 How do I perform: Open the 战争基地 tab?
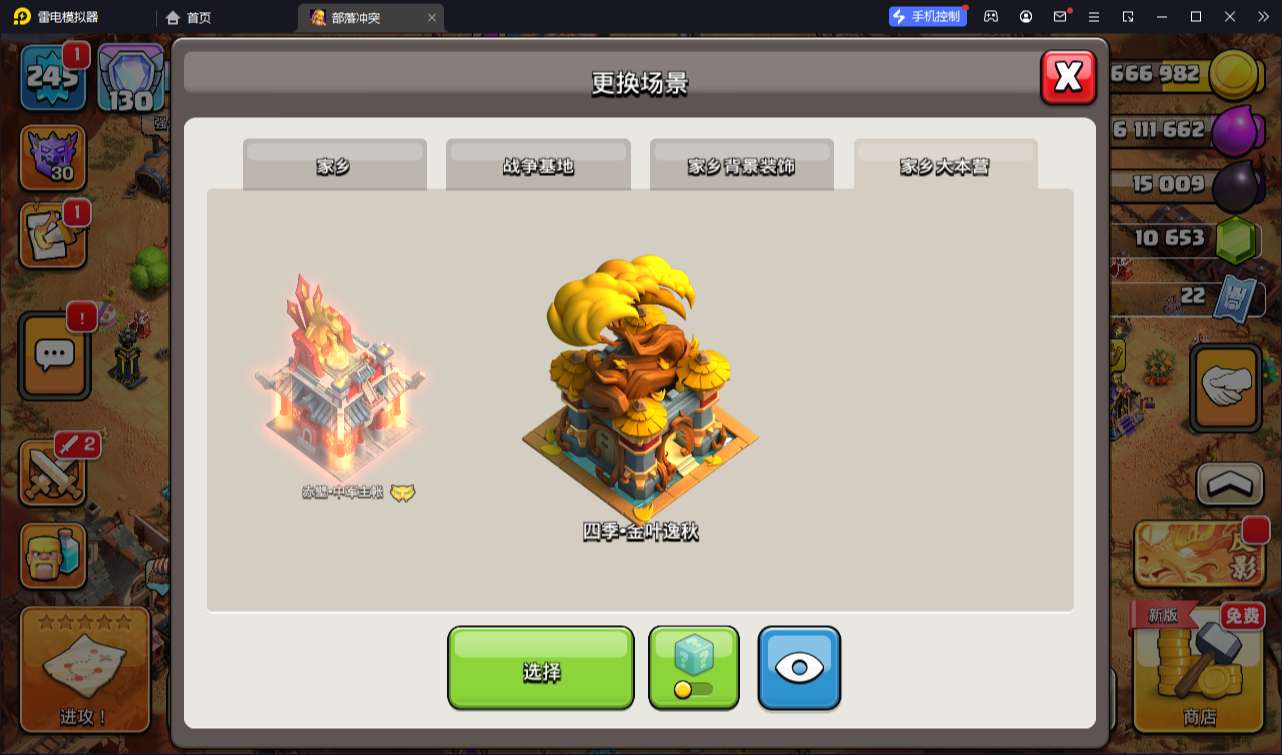click(538, 165)
